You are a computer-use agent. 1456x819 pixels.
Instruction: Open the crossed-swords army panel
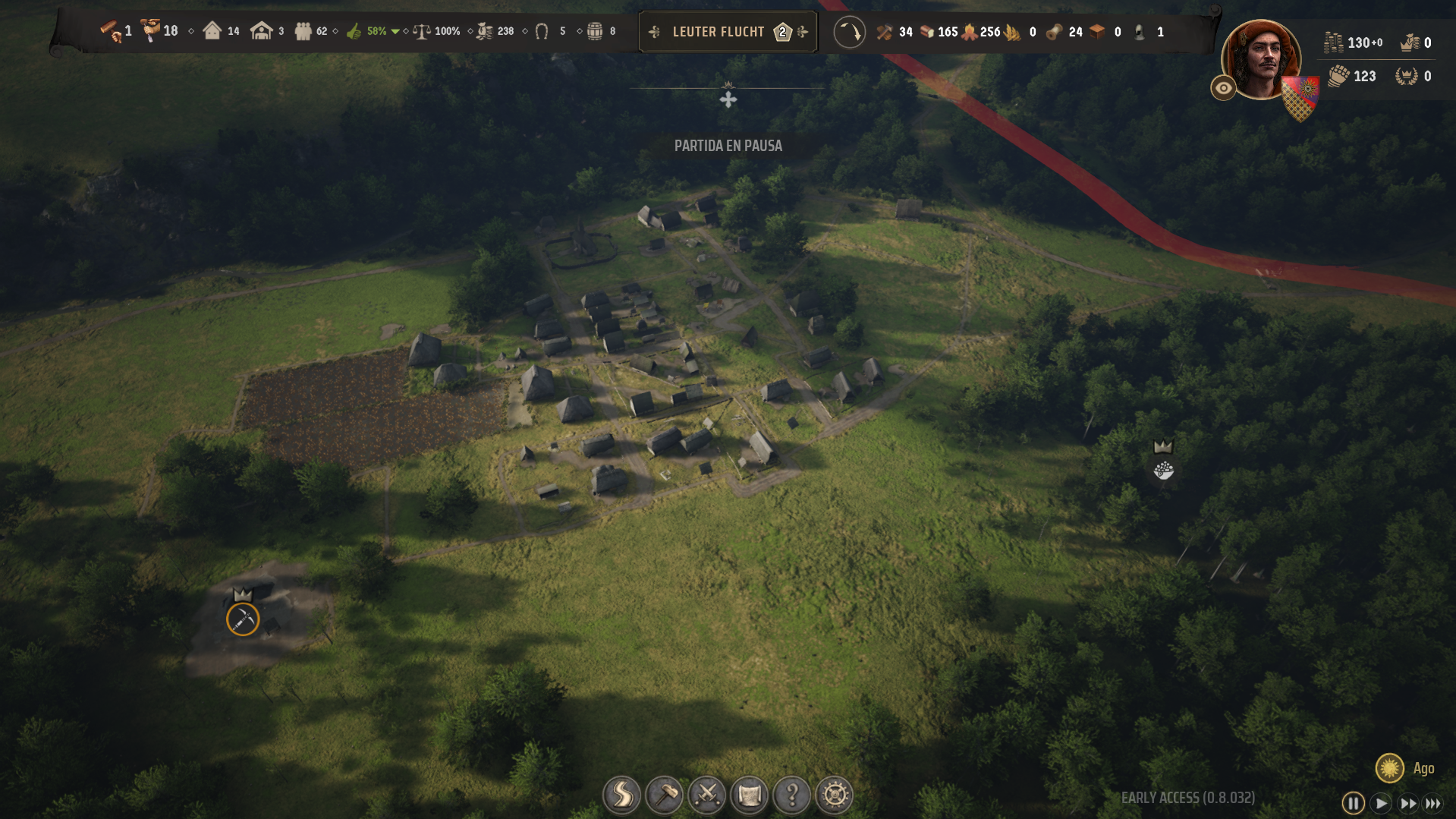click(x=706, y=795)
